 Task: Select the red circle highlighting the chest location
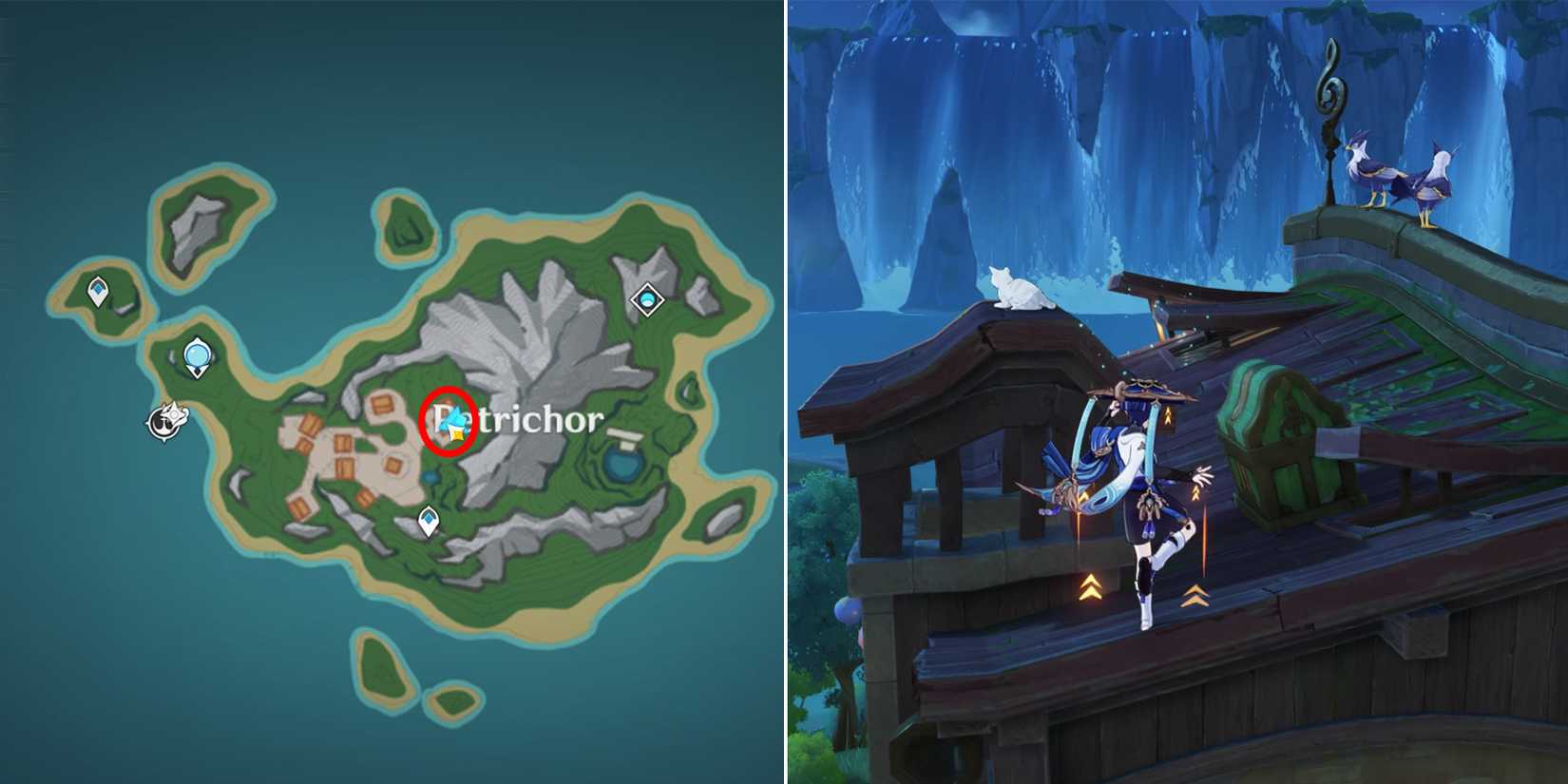(447, 422)
